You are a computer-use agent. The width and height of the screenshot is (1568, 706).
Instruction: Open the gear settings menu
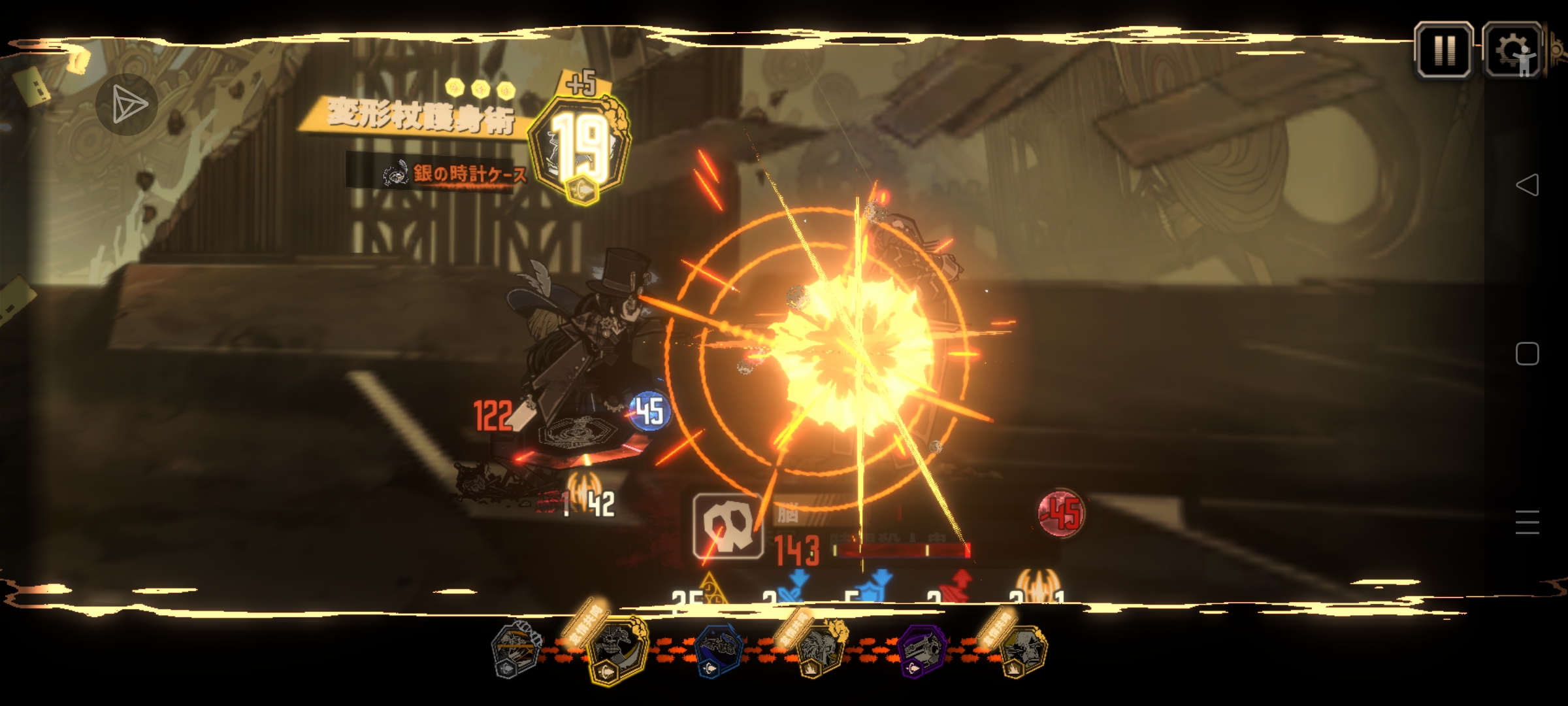point(1512,50)
